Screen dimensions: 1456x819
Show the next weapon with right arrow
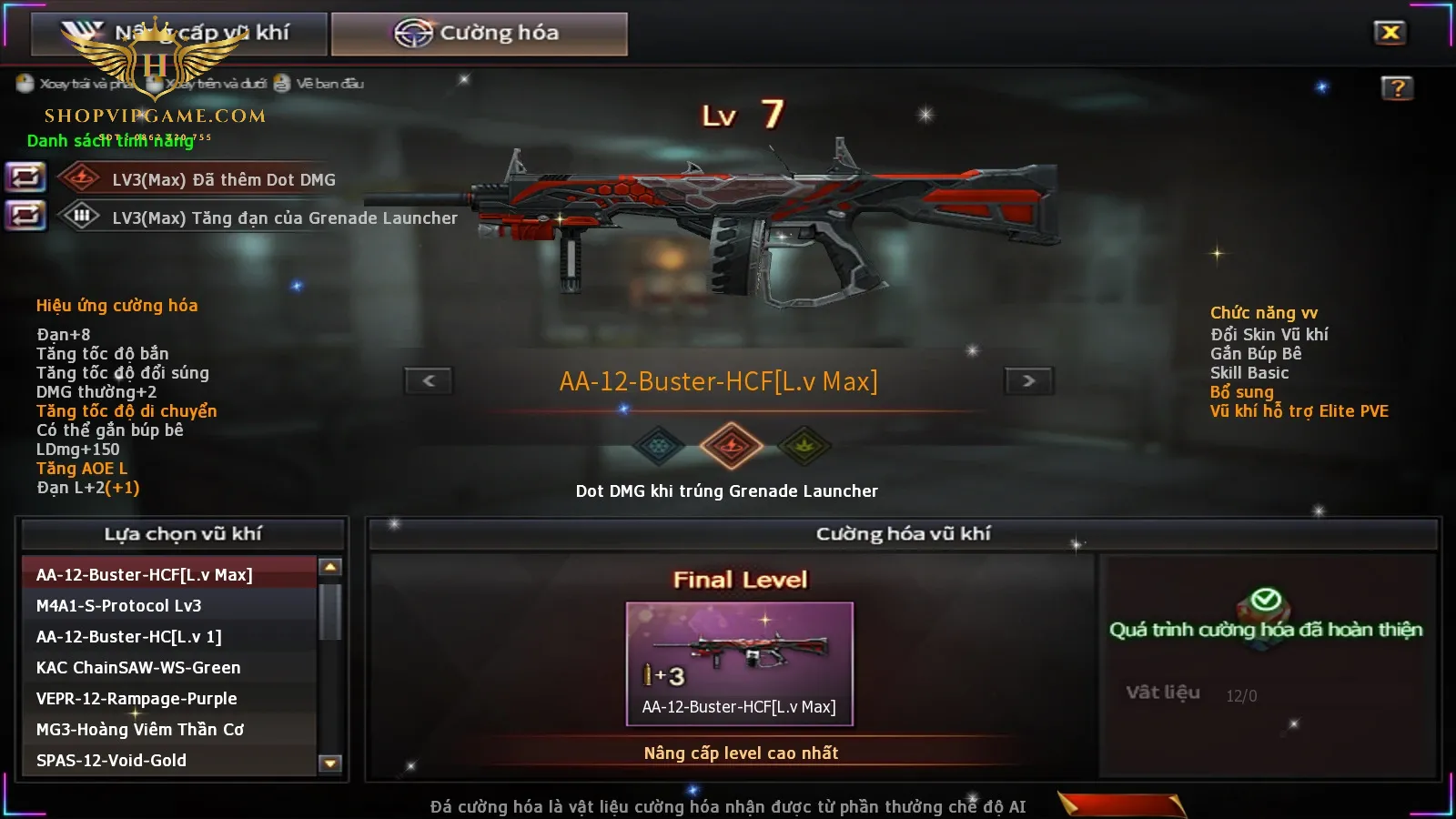tap(1028, 380)
